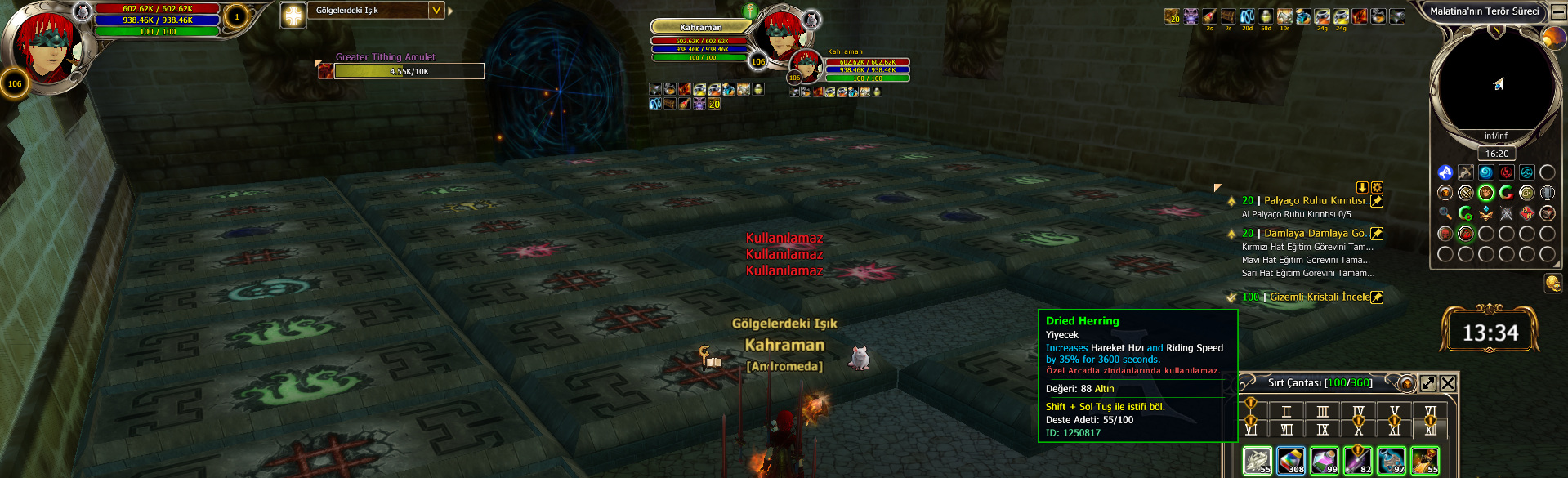
Task: Select the Dried Herring stack in the bag
Action: tap(1258, 460)
